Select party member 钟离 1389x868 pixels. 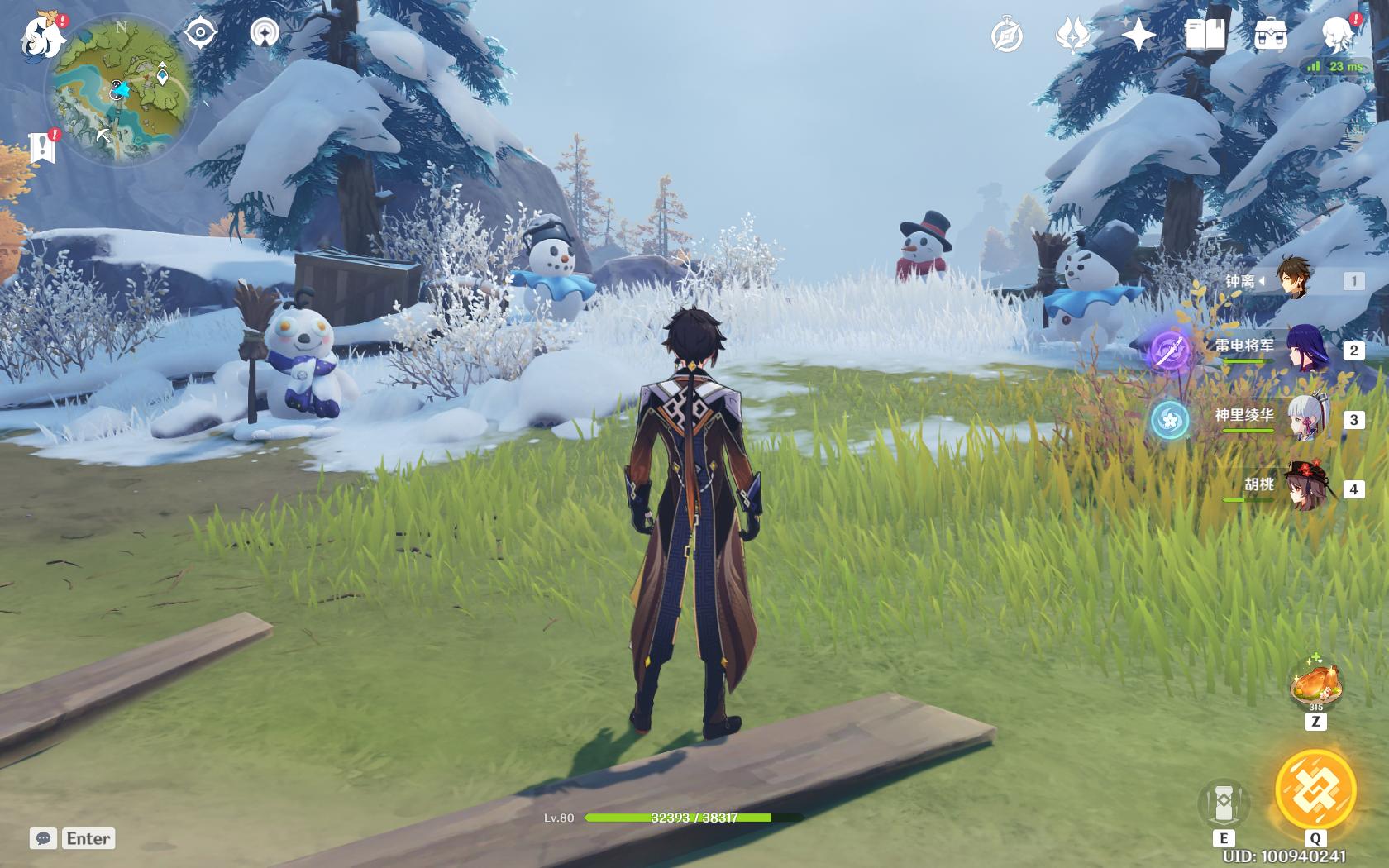click(x=1294, y=281)
